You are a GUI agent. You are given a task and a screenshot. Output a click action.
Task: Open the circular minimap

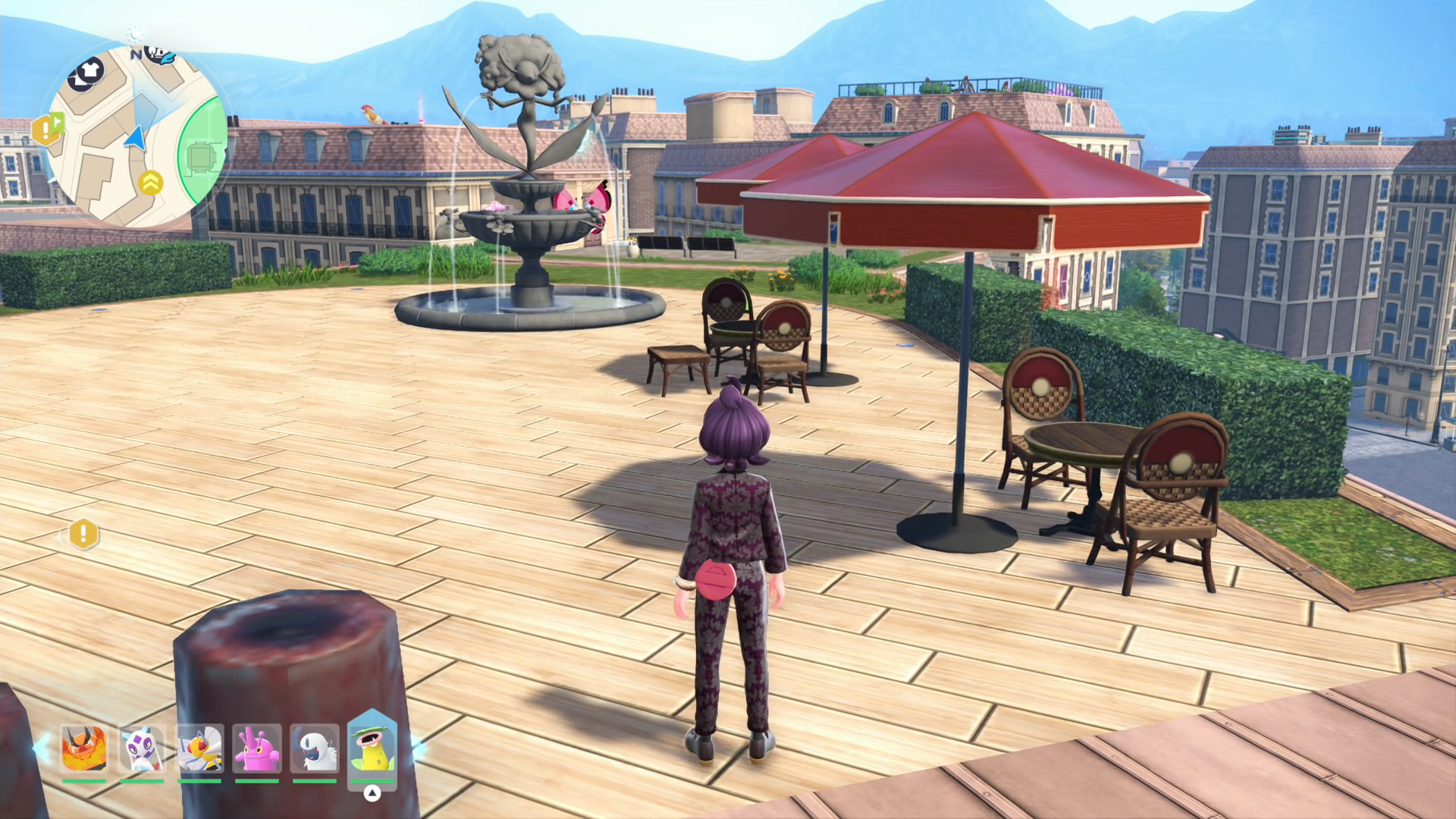[136, 136]
